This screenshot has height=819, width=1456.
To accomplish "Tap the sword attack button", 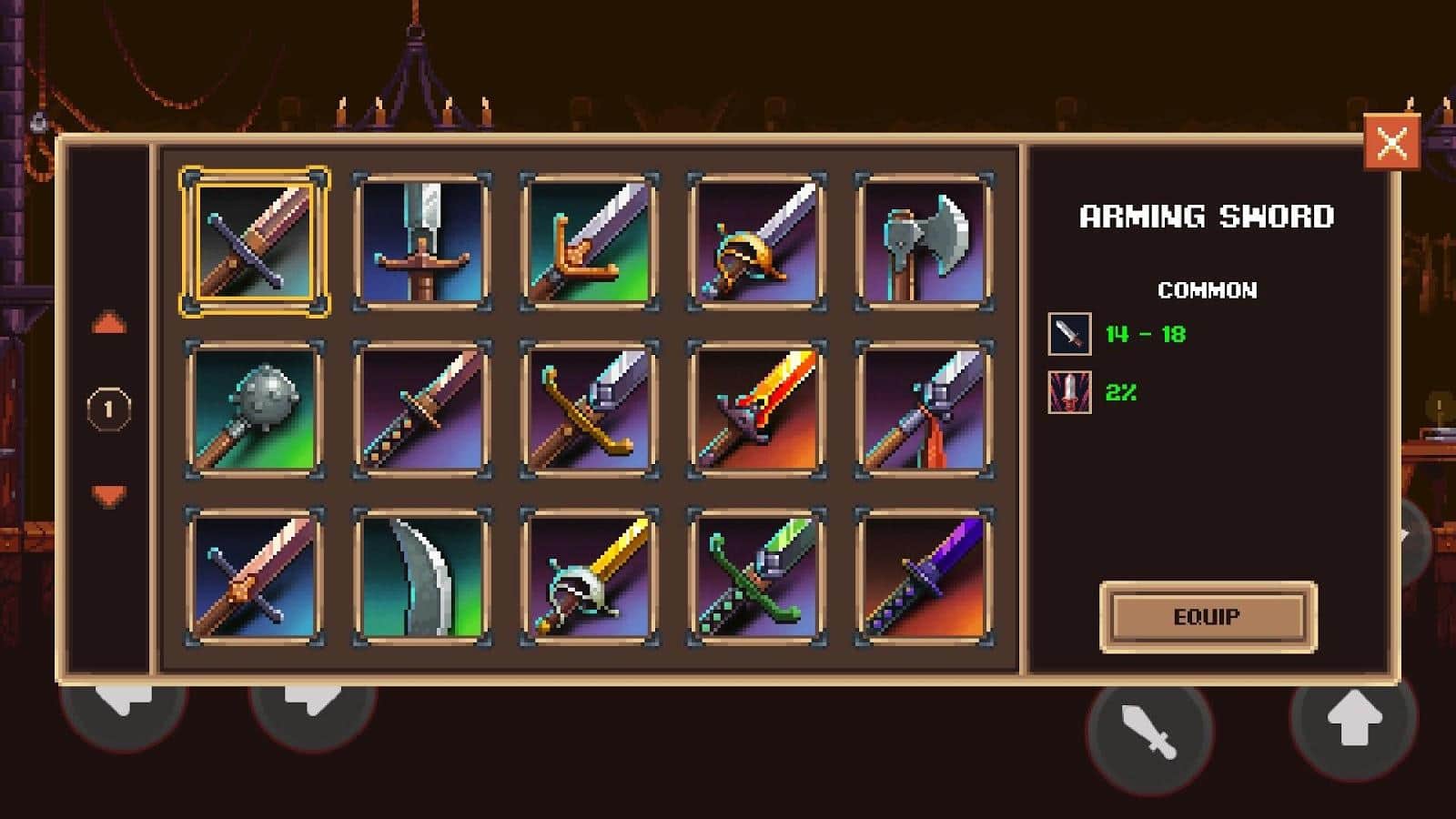I will point(1149,732).
